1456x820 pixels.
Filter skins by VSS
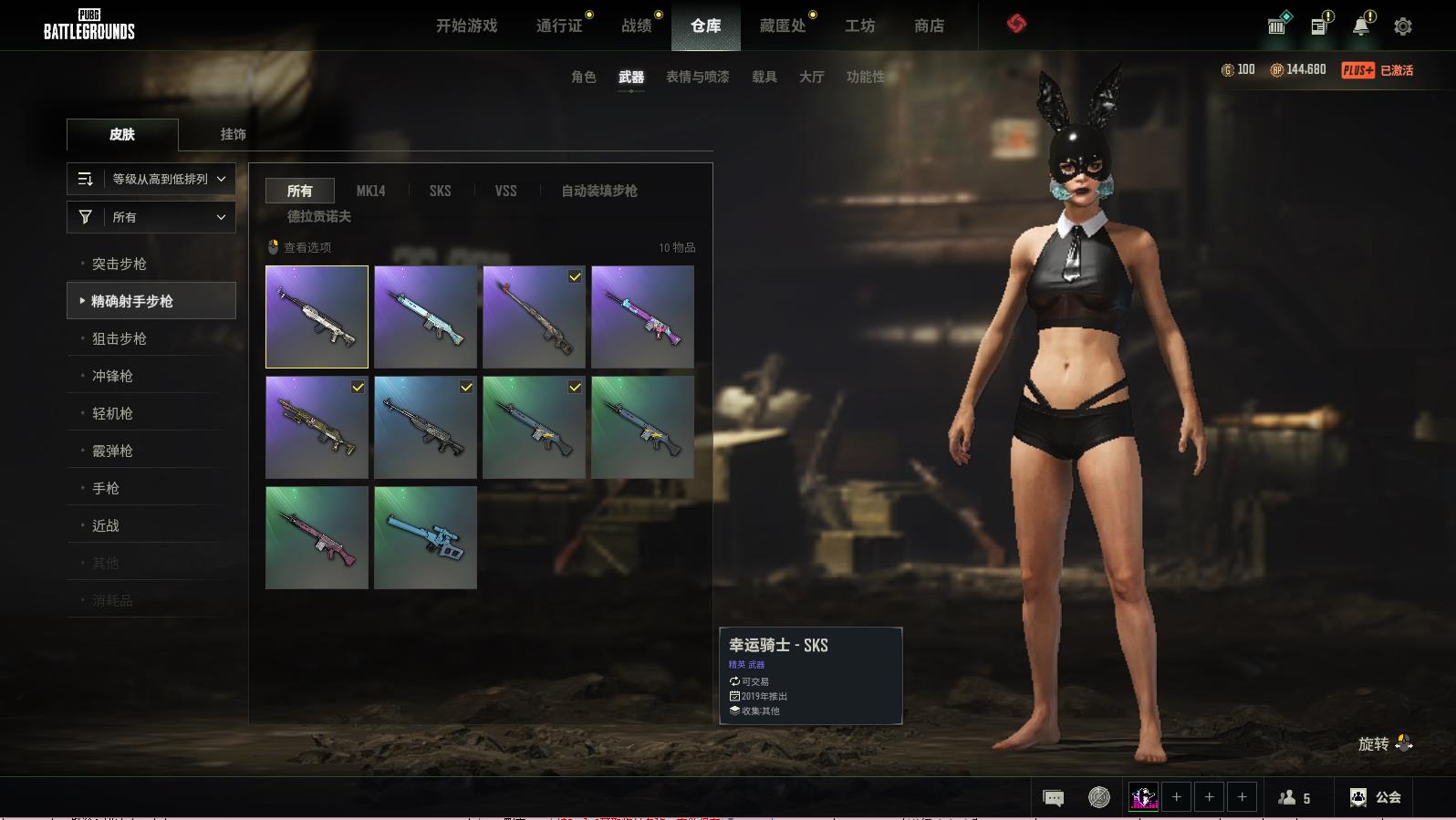coord(505,191)
